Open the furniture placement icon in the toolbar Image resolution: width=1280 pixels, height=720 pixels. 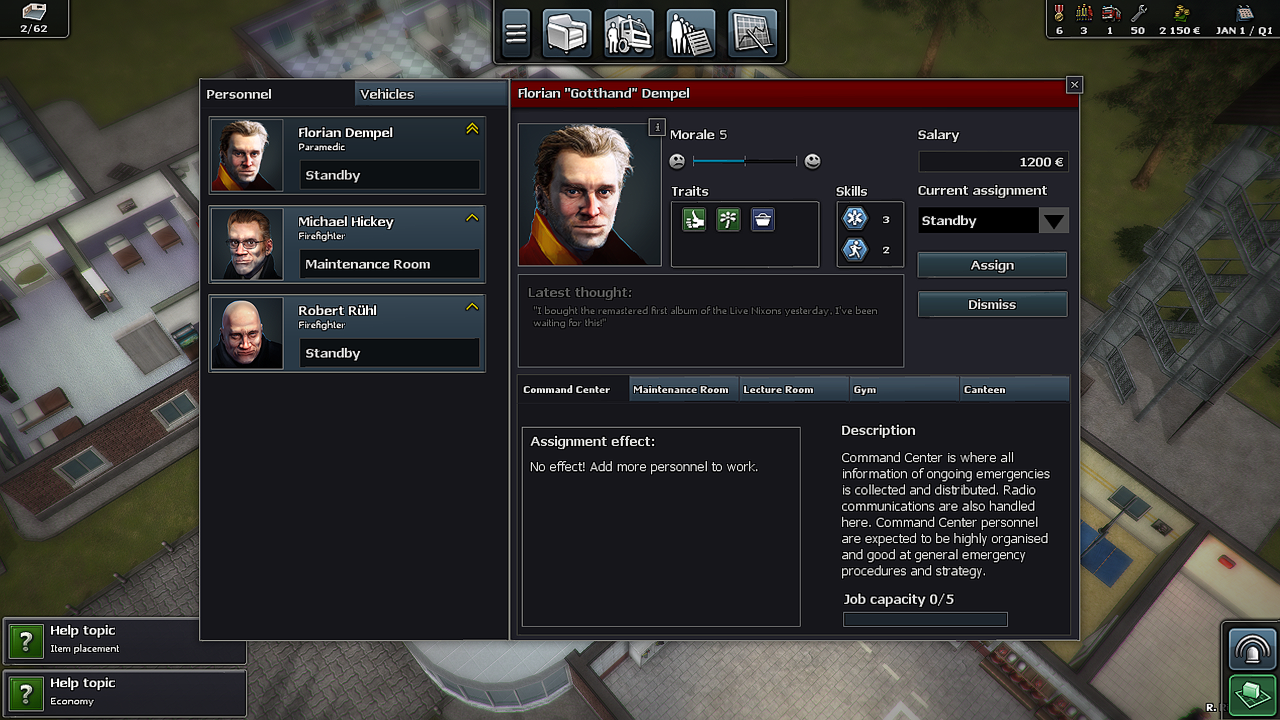(x=567, y=32)
